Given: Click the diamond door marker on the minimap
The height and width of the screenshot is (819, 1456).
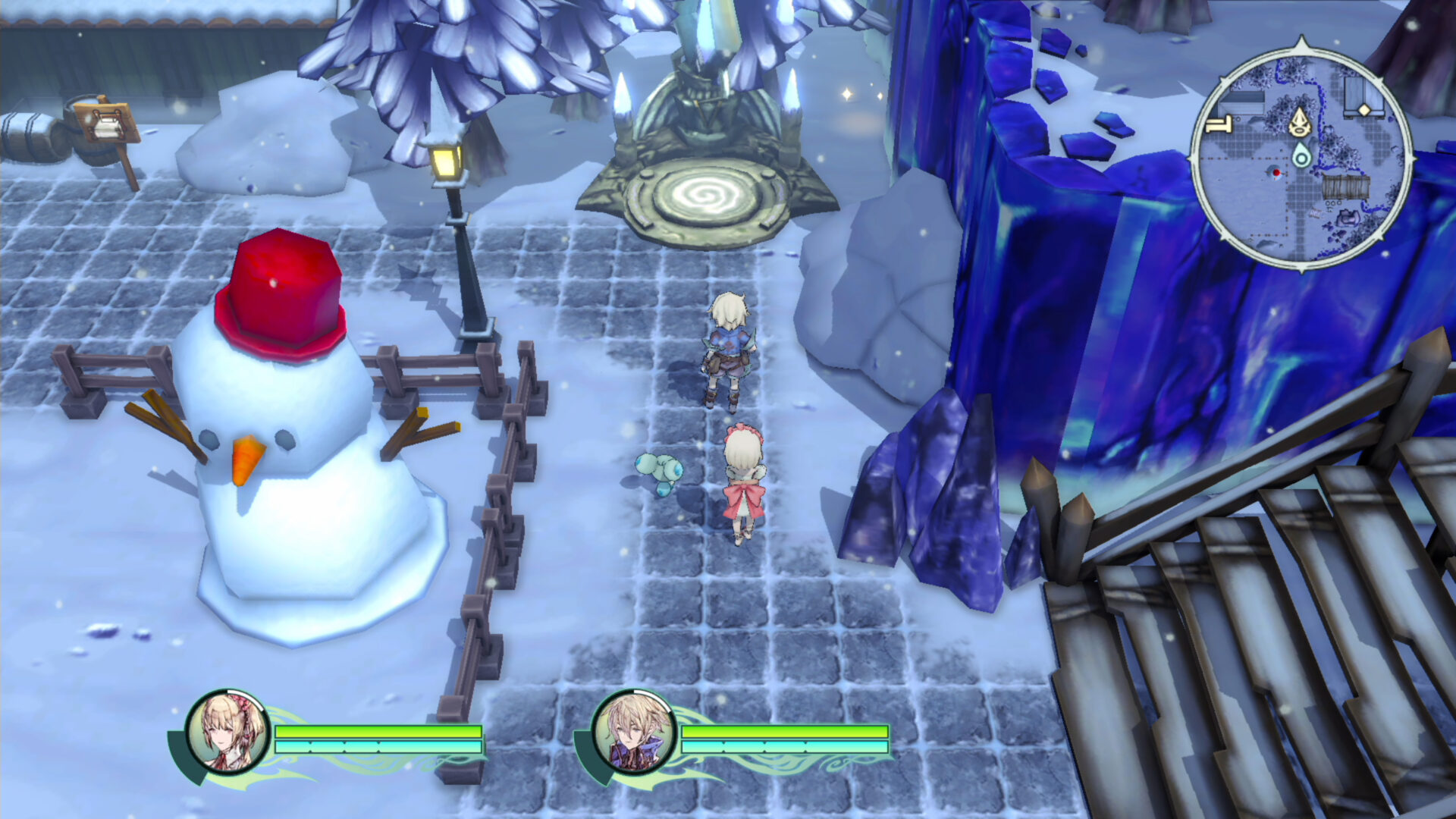Looking at the screenshot, I should [1363, 109].
